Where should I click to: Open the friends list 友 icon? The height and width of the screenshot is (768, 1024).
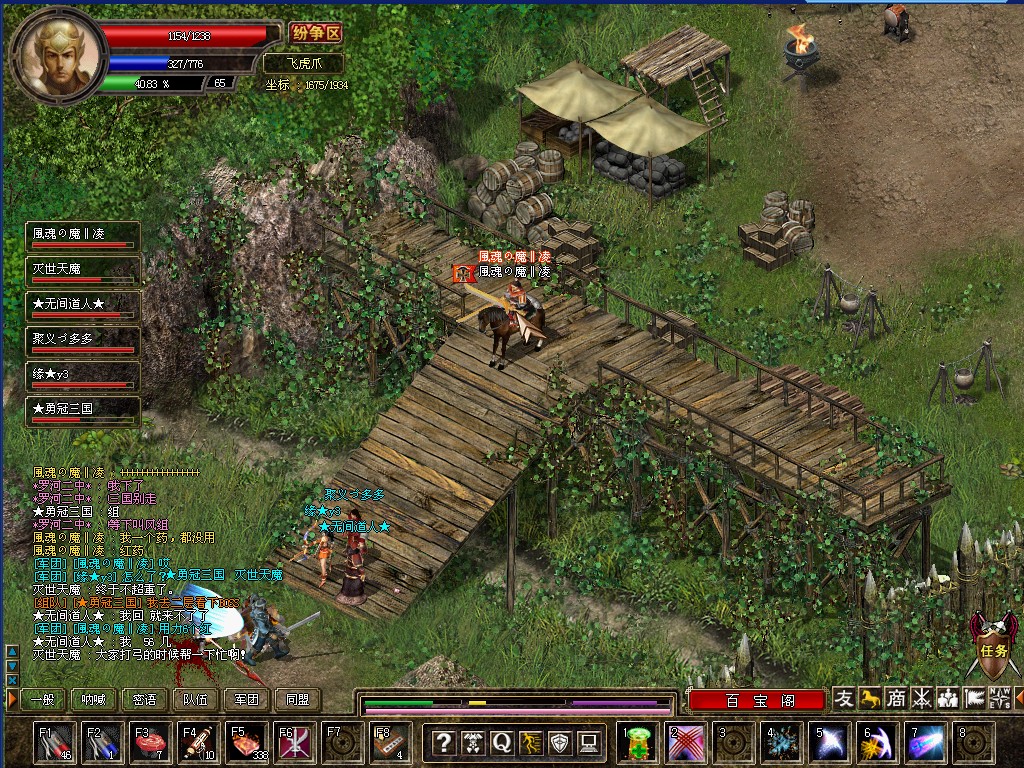point(844,699)
